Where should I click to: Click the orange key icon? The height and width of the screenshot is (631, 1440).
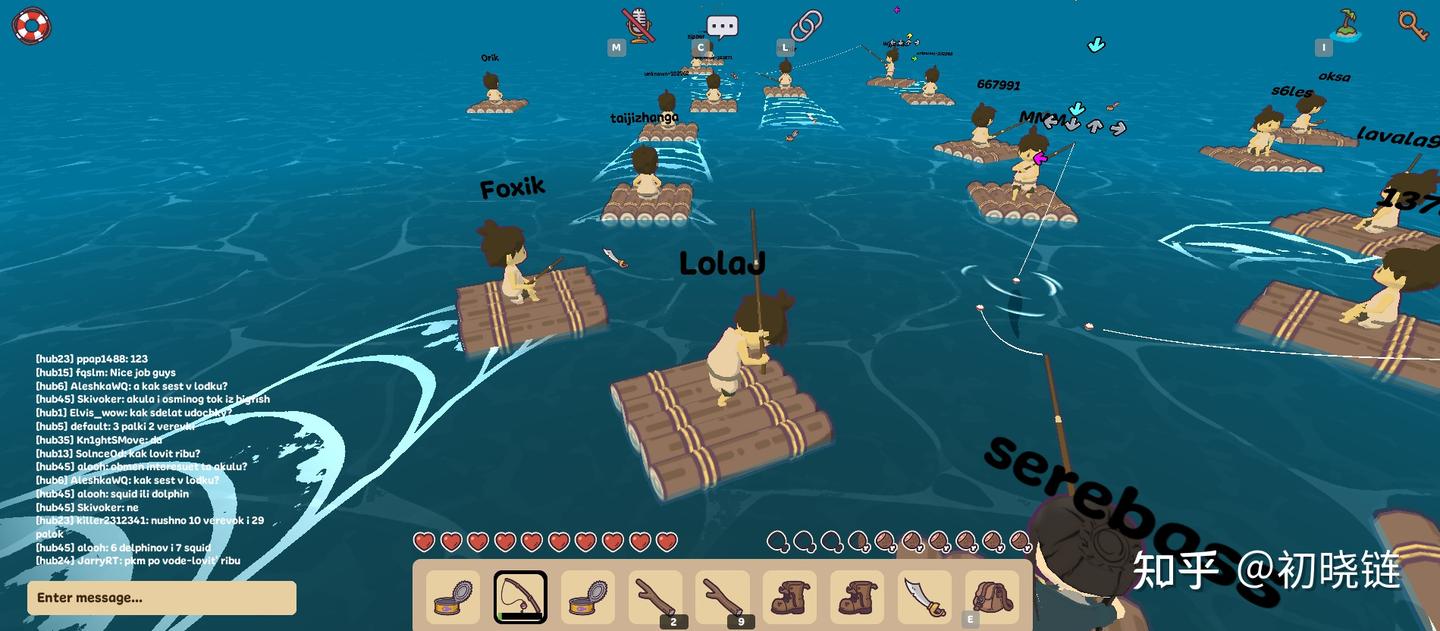[1412, 25]
